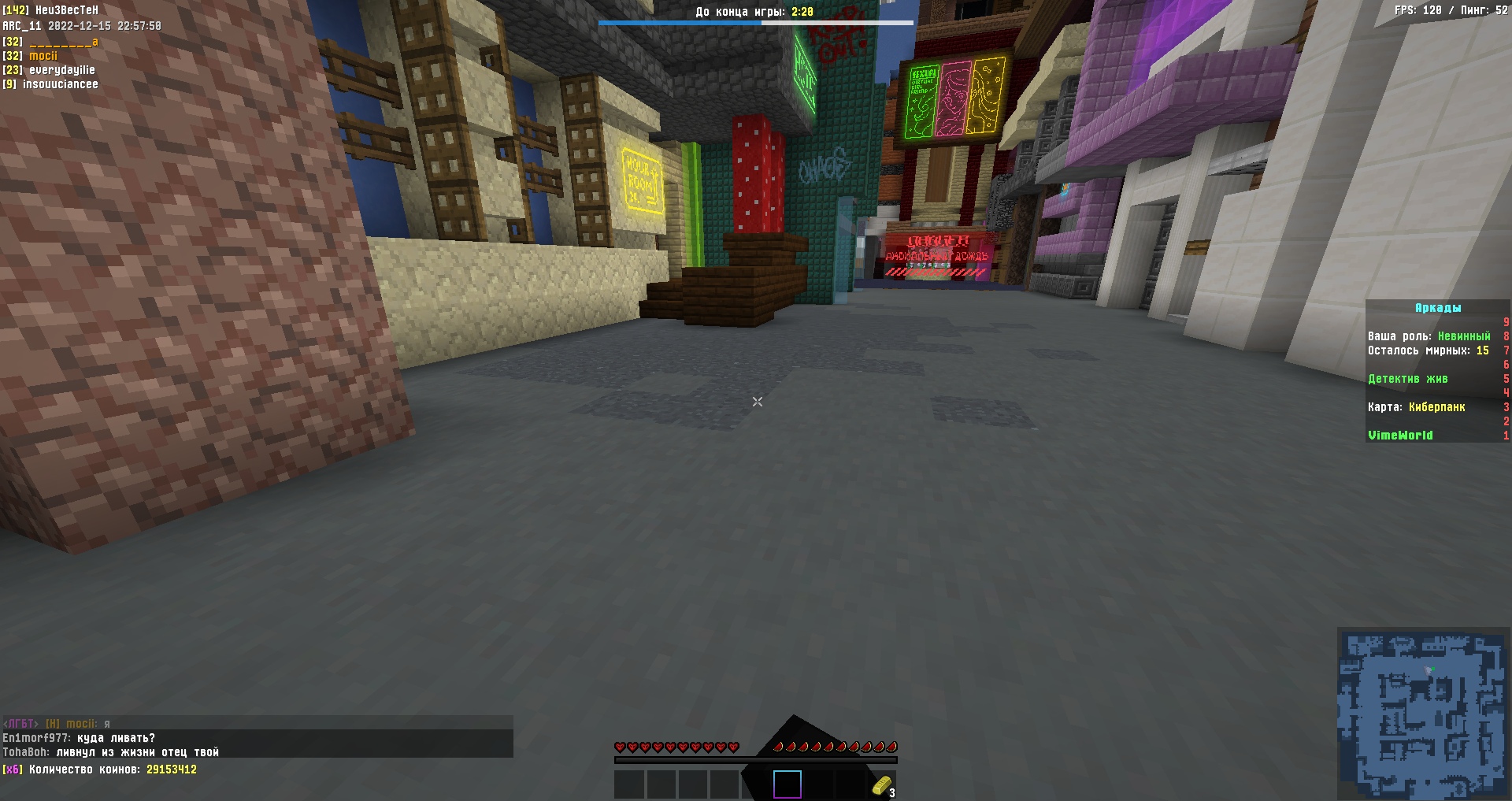Expand the Осталось мирных: 15 counter
Screen dimensions: 1512x801
1429,350
